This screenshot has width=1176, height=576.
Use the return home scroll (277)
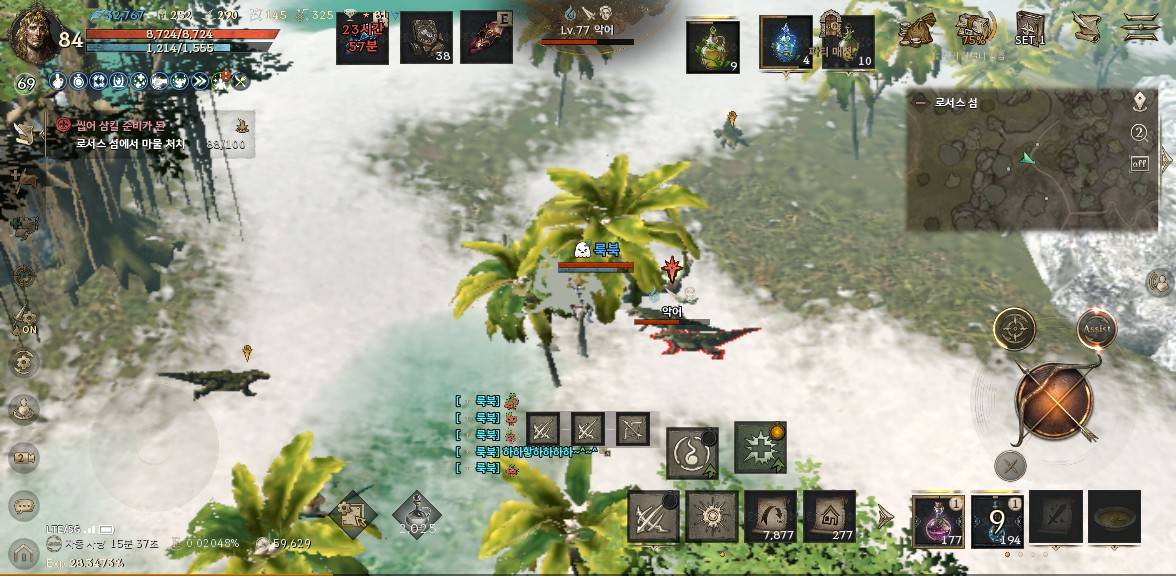(830, 517)
